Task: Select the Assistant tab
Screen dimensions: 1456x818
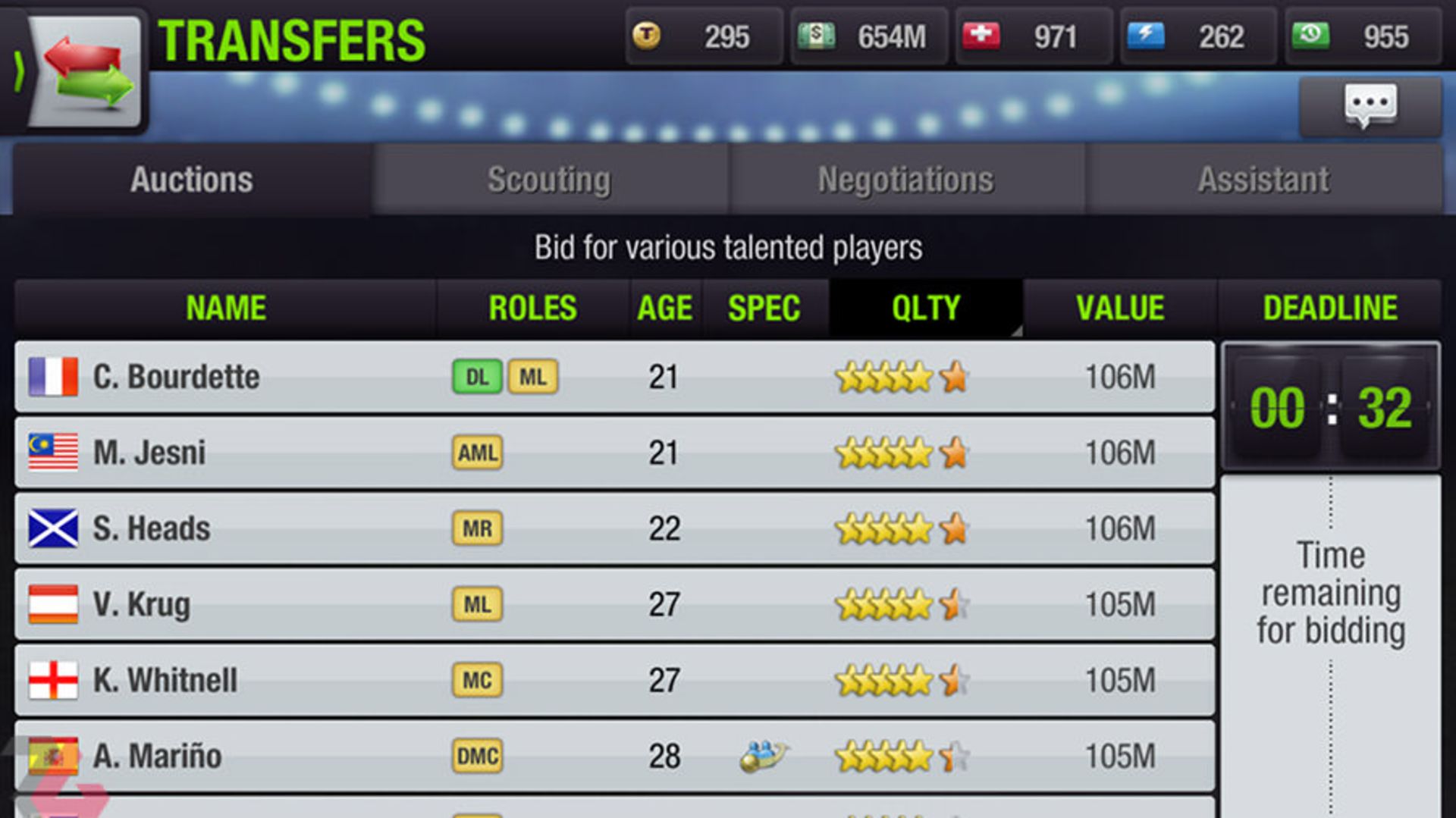Action: point(1263,180)
